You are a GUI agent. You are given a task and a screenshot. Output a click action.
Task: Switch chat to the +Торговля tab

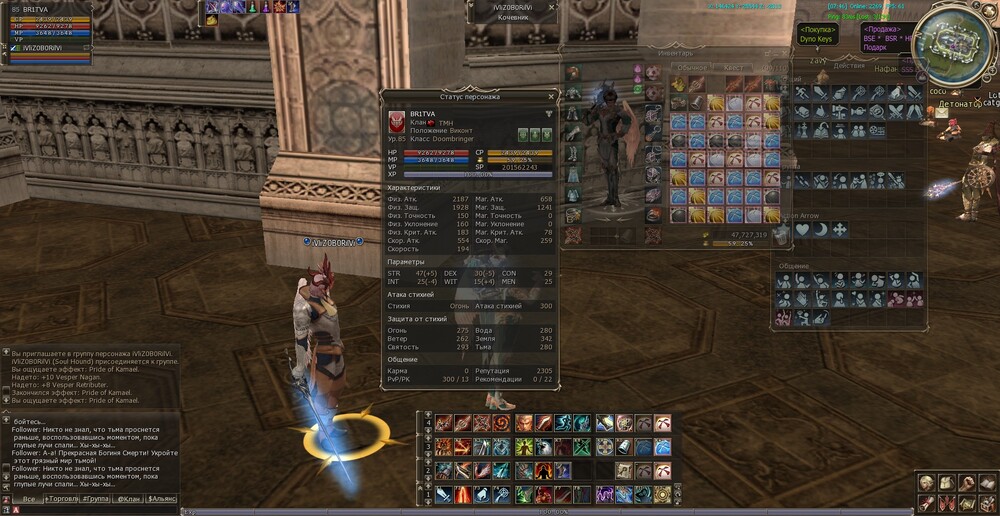coord(63,498)
